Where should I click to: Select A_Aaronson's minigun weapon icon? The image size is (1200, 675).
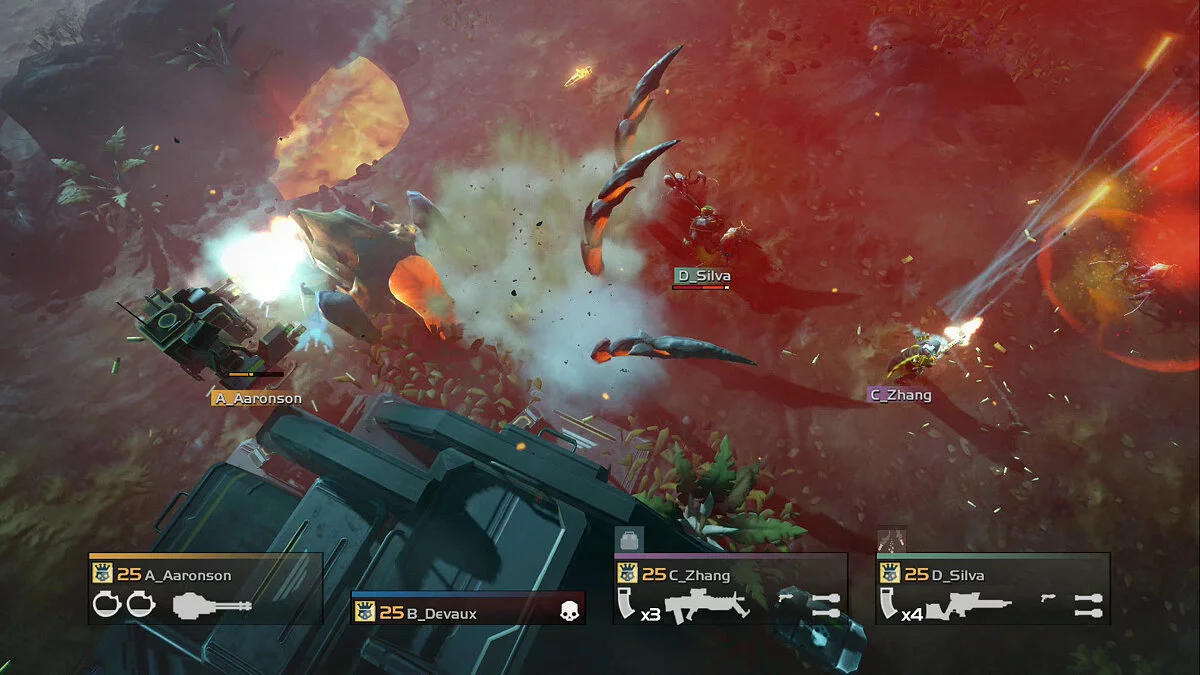tap(212, 605)
